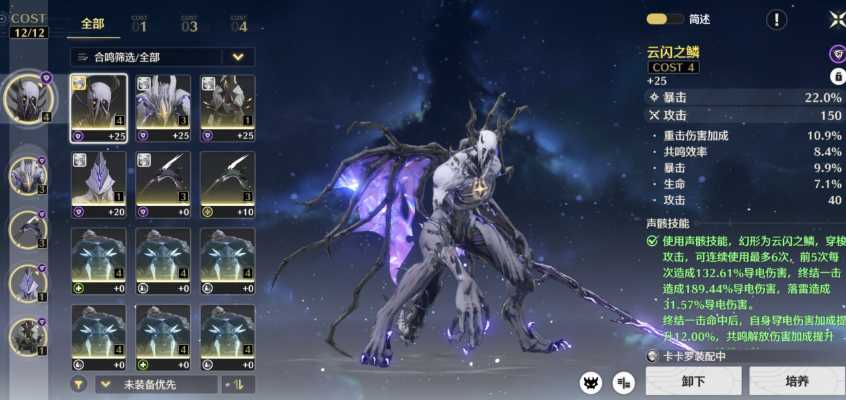Image resolution: width=846 pixels, height=400 pixels.
Task: Open the exclamation mark info button
Action: tap(776, 19)
